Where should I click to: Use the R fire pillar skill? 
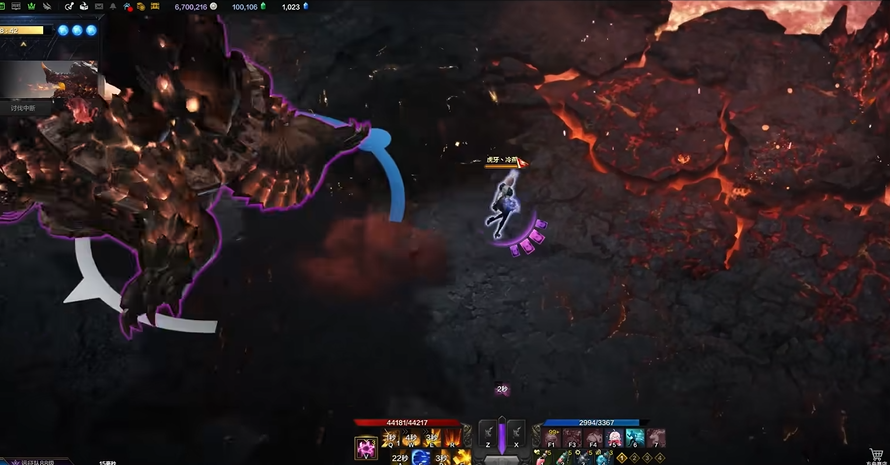click(451, 439)
